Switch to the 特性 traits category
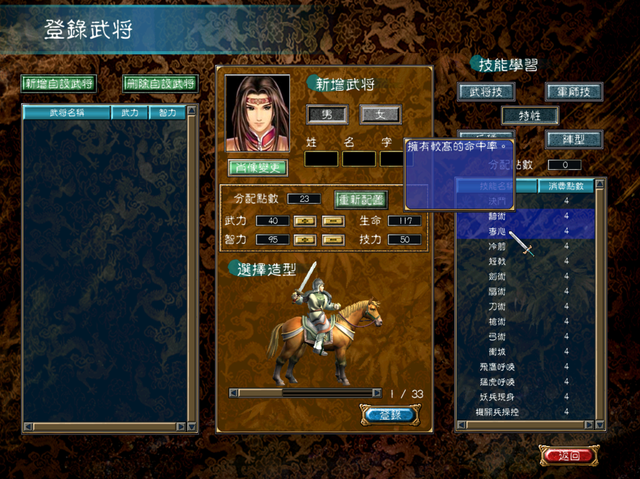 pyautogui.click(x=530, y=115)
